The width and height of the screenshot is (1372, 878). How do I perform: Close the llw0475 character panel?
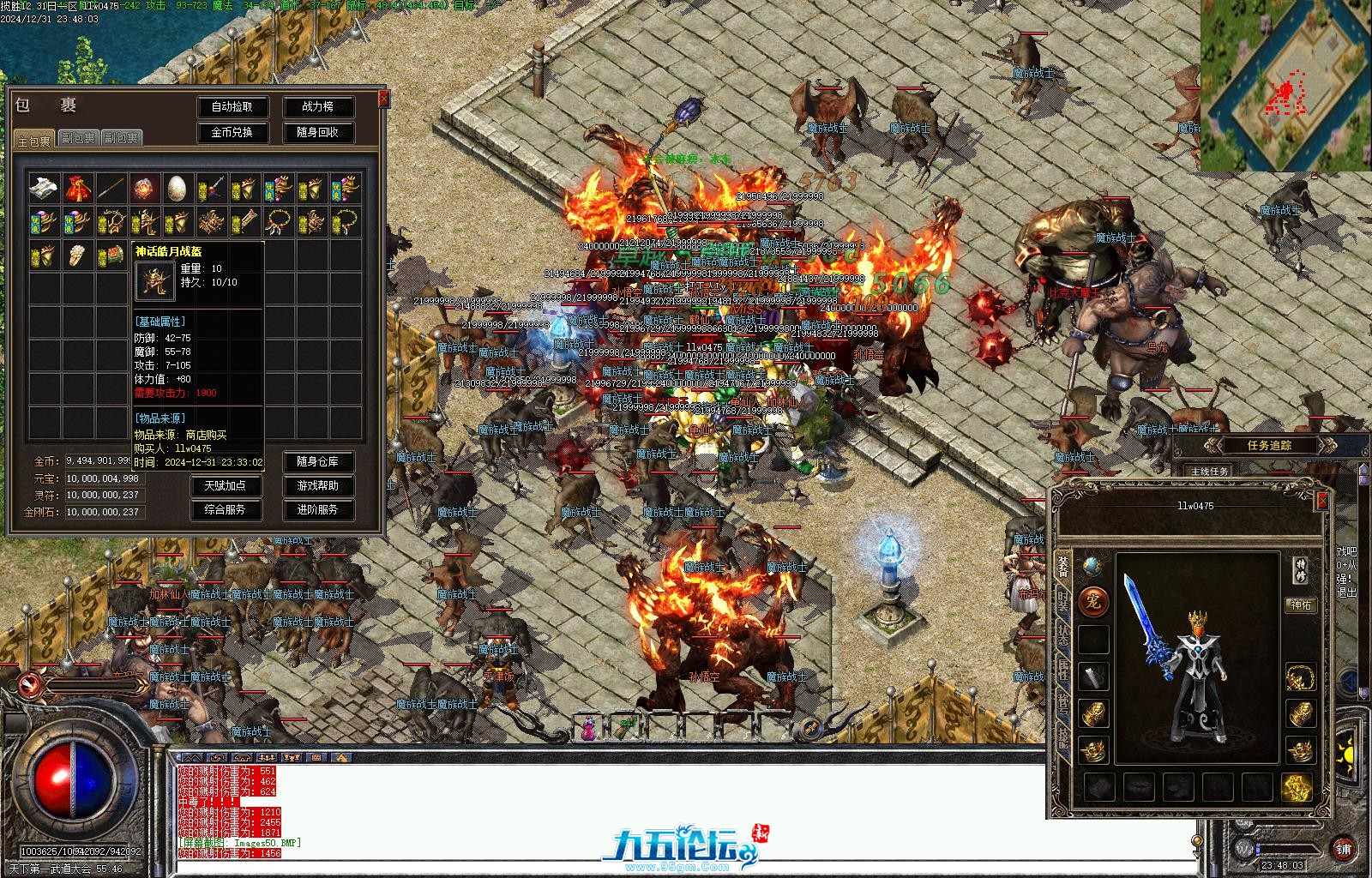(1321, 500)
